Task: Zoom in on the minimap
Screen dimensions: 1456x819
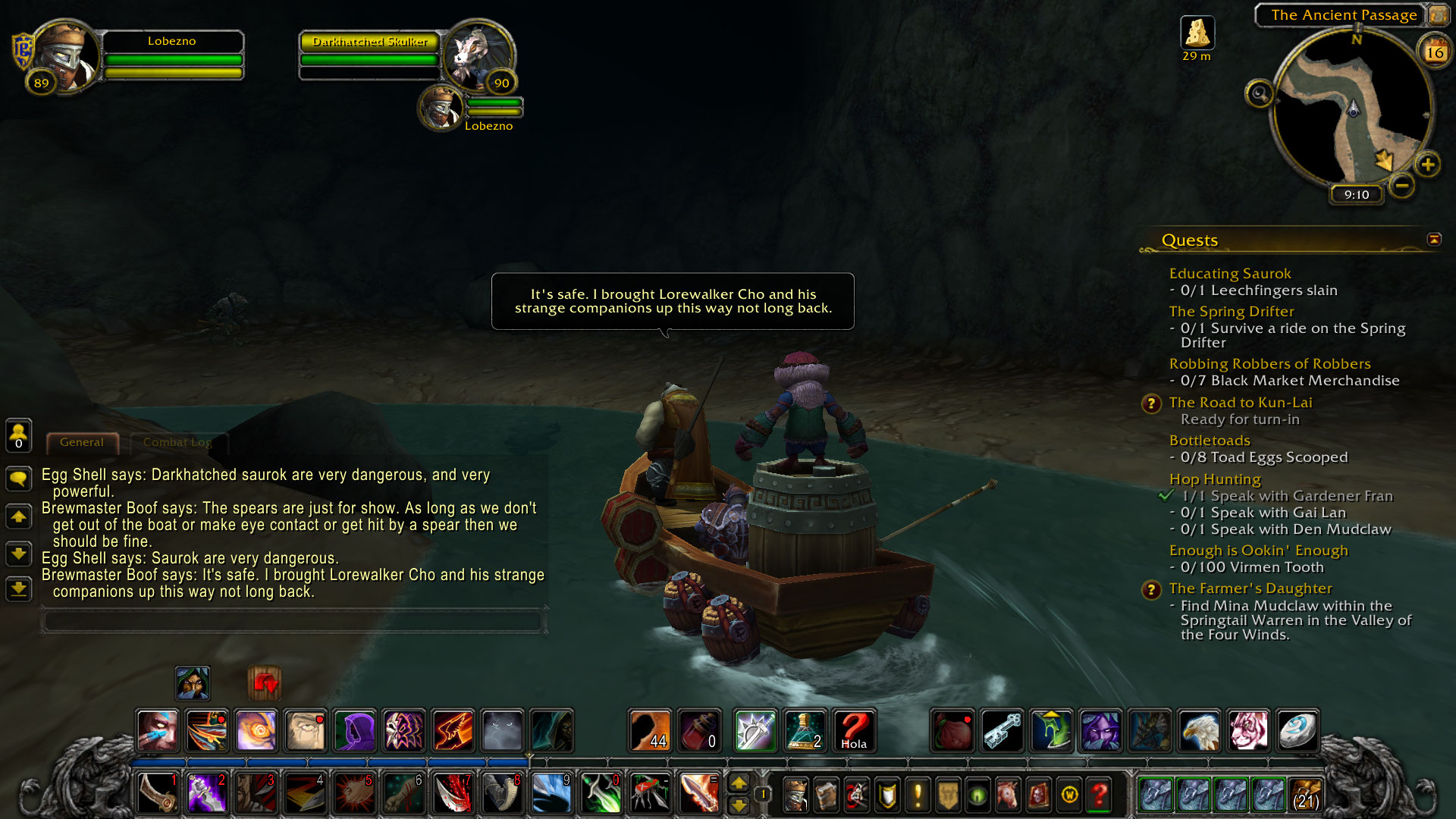Action: (1427, 164)
